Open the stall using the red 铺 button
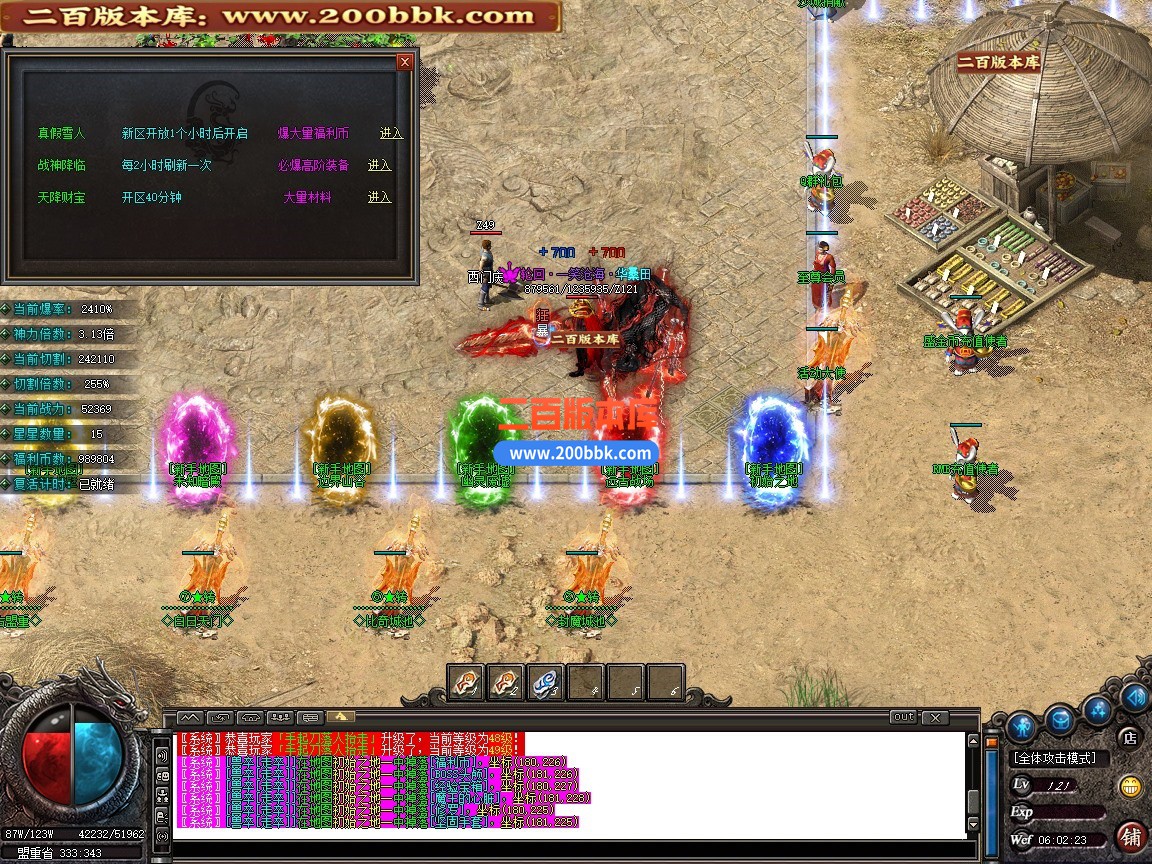The height and width of the screenshot is (864, 1152). [1131, 836]
